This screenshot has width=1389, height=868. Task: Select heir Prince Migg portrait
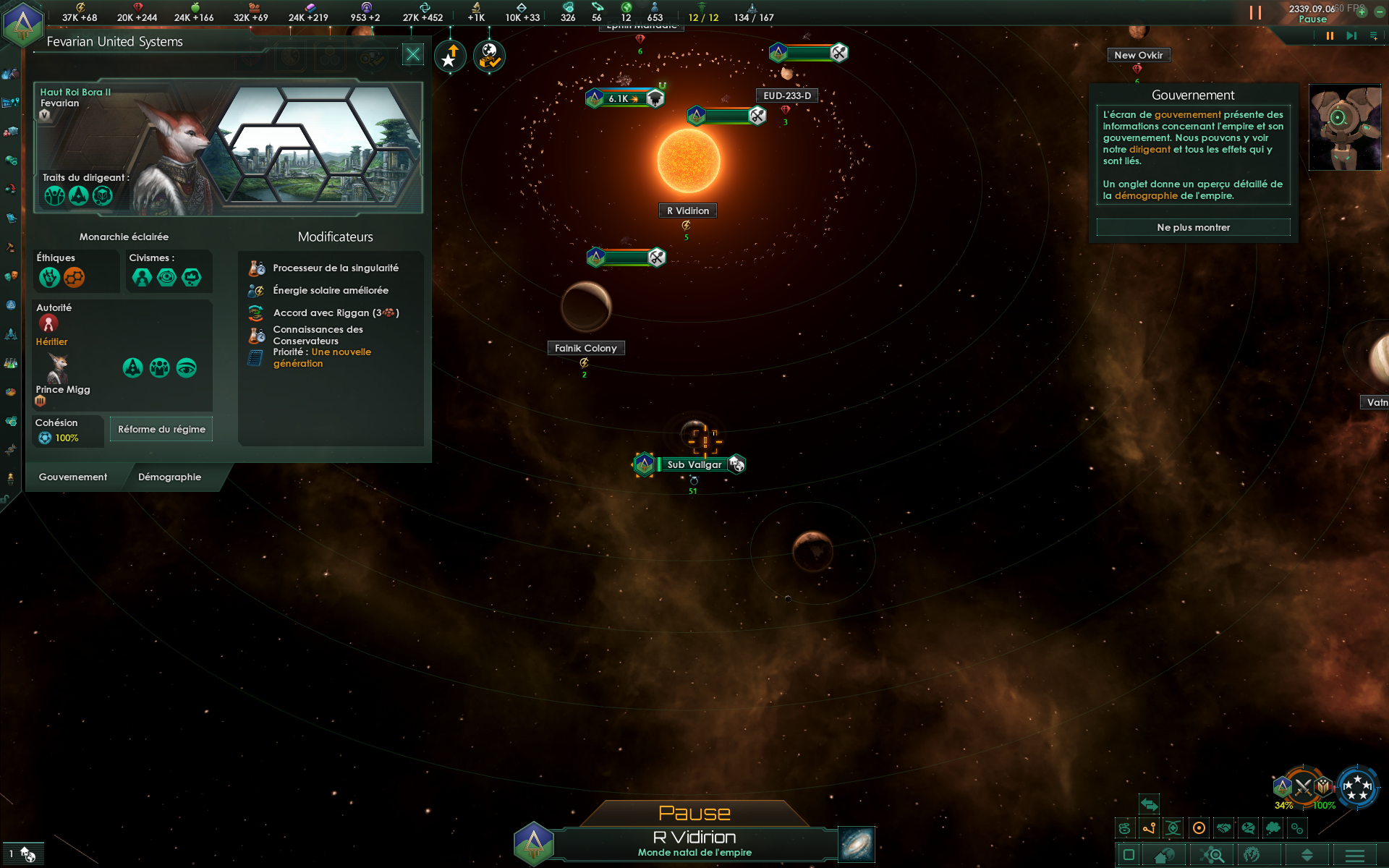58,369
